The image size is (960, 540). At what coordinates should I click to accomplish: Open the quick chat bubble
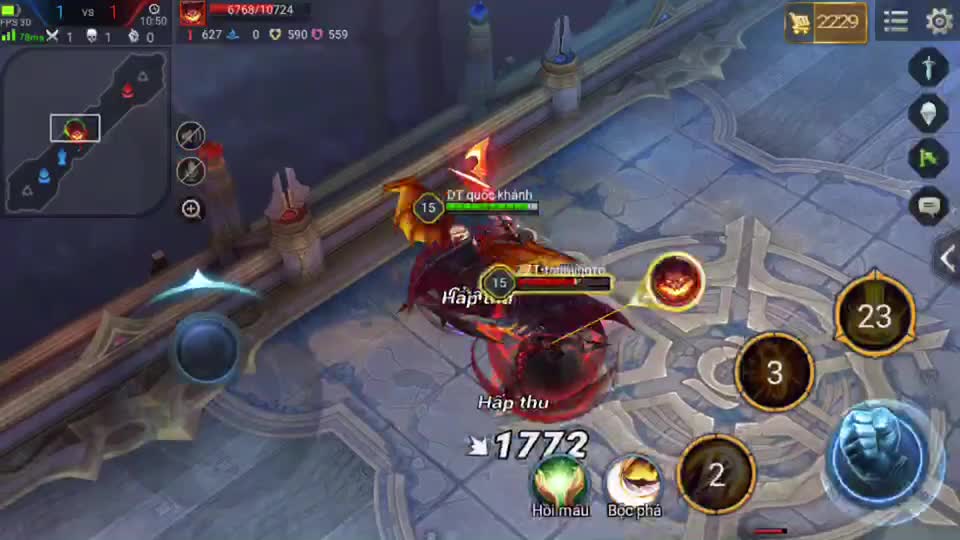[928, 207]
